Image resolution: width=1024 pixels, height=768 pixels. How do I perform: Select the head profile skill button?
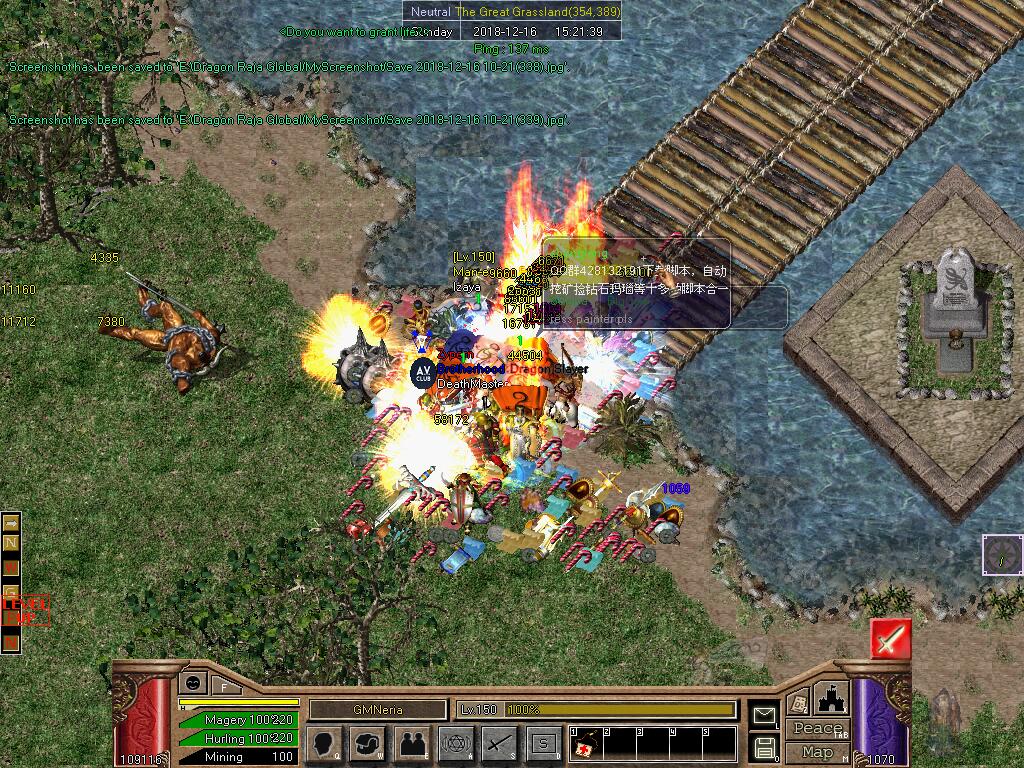(324, 743)
